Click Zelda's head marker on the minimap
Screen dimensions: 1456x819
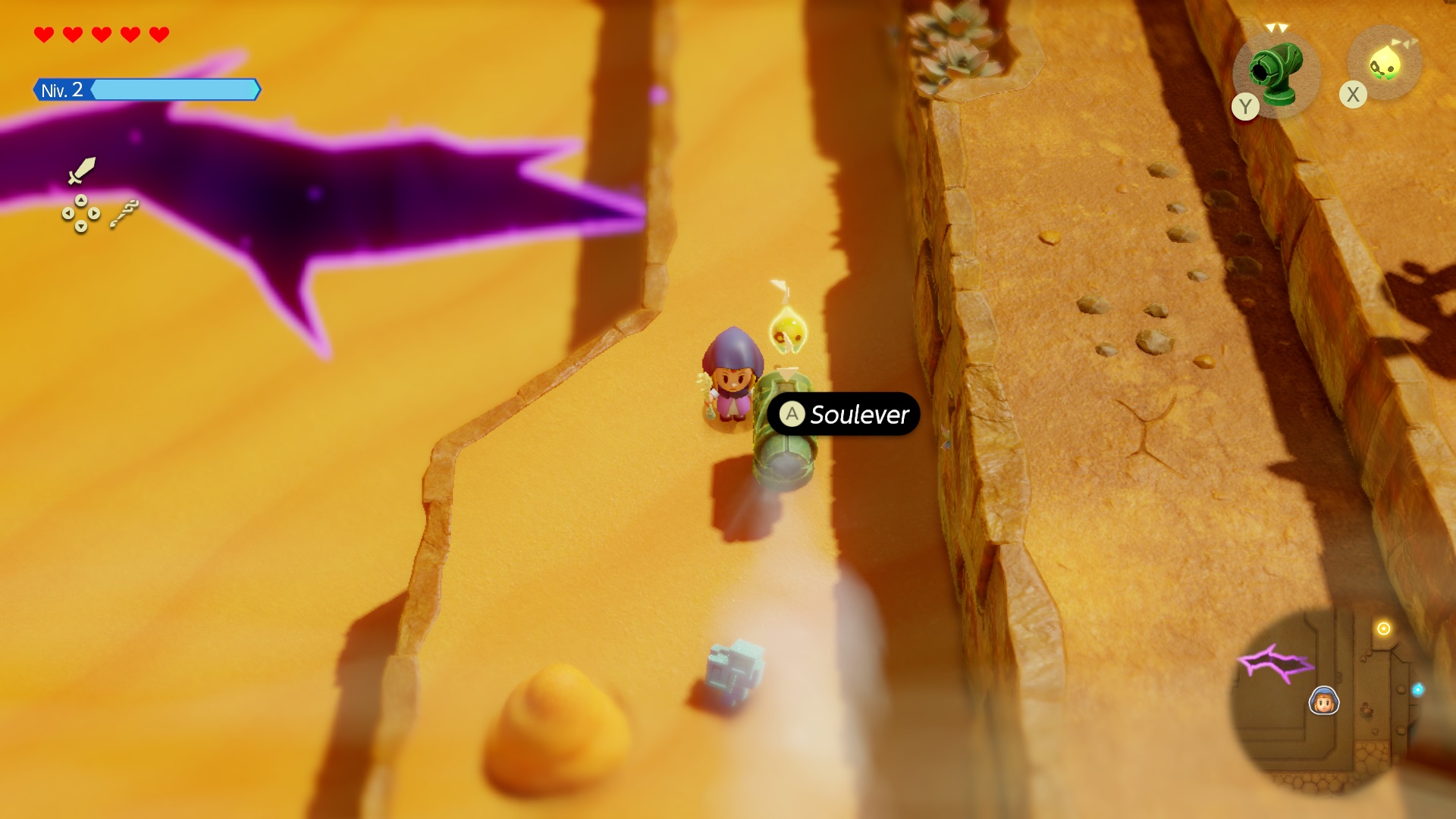point(1324,701)
